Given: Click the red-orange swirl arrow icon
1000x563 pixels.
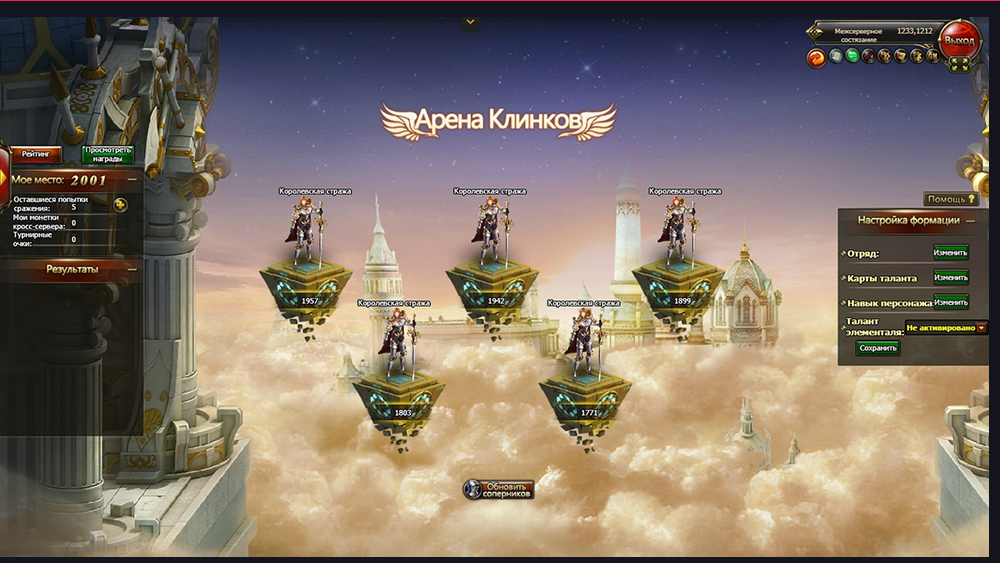Looking at the screenshot, I should 816,56.
